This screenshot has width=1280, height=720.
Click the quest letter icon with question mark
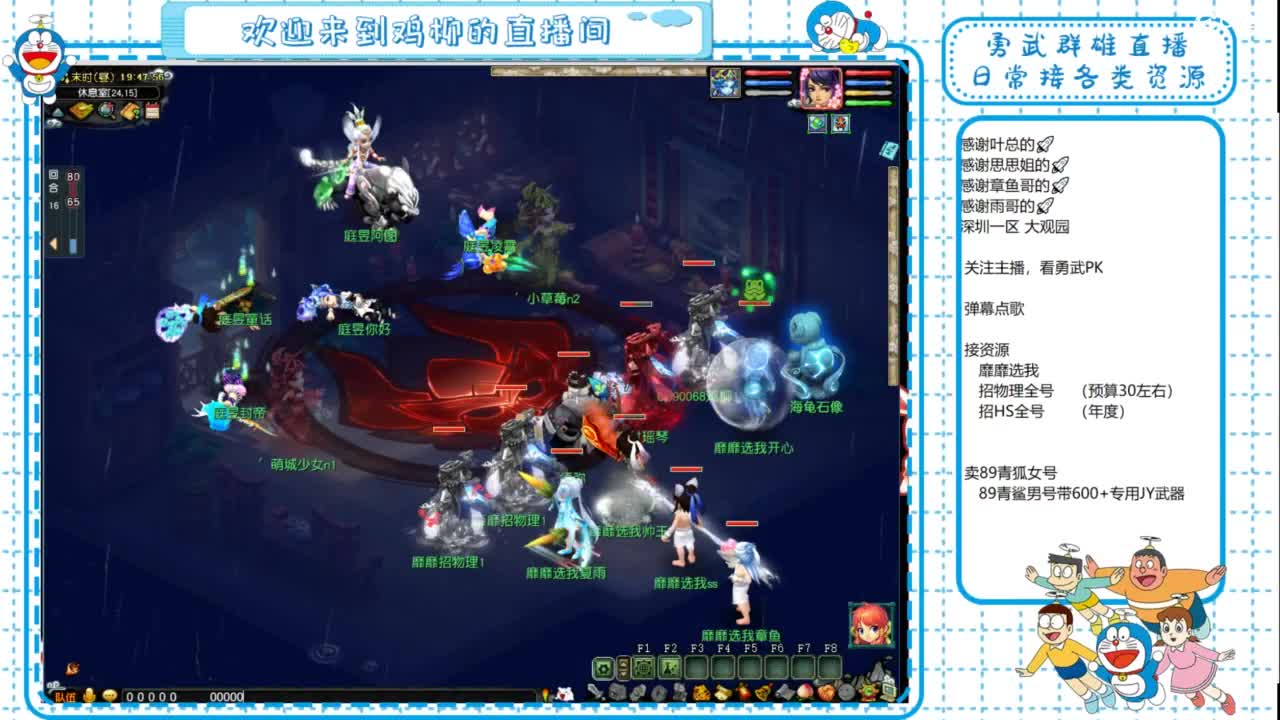pyautogui.click(x=130, y=110)
